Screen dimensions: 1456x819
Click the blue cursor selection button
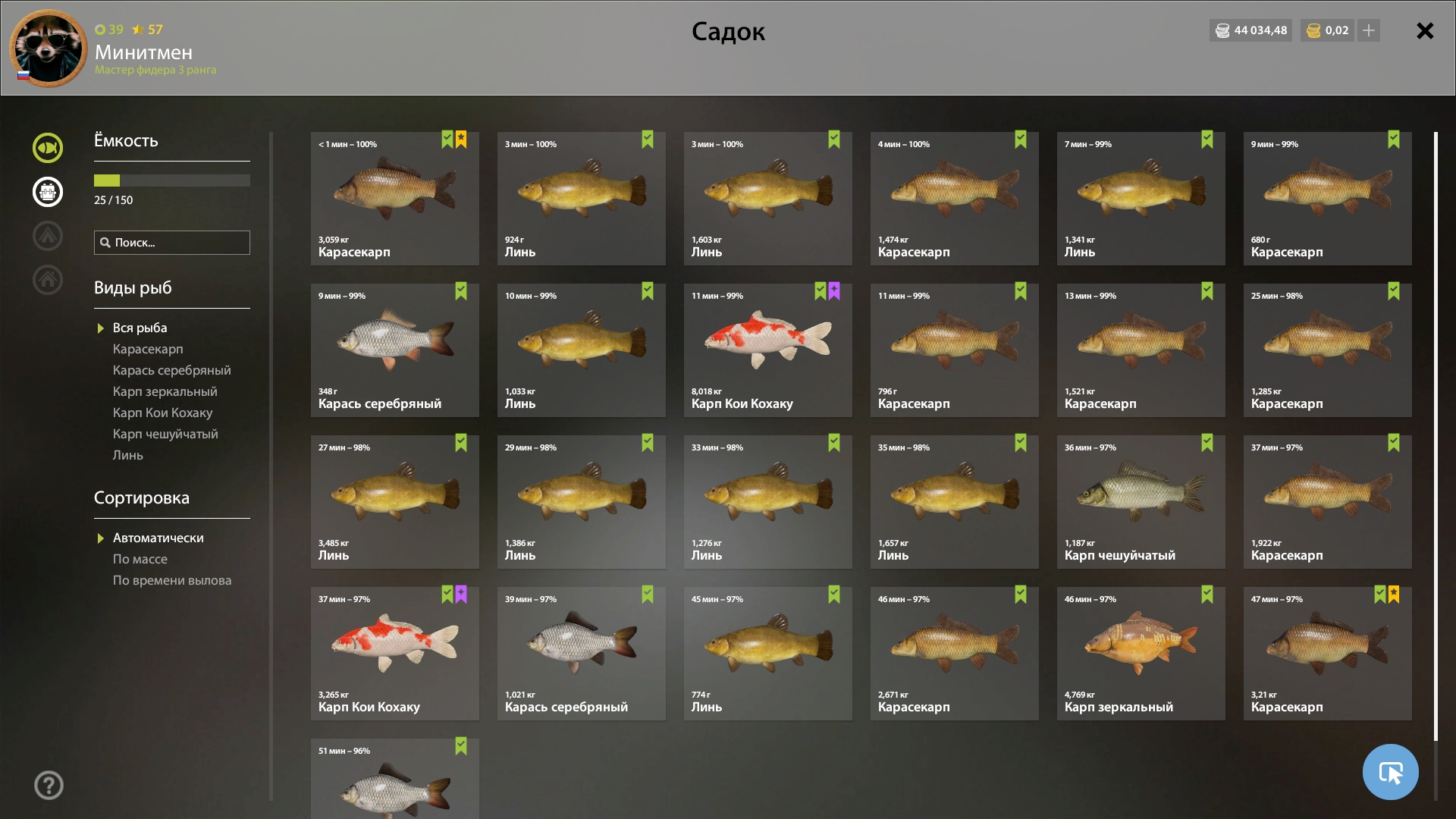pos(1390,772)
